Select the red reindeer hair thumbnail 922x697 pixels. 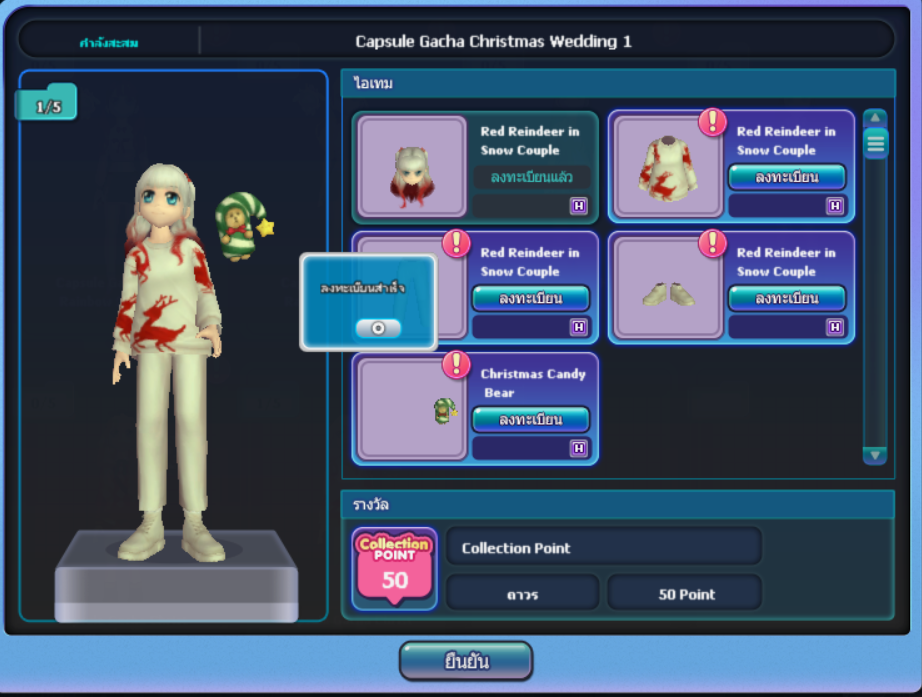[412, 167]
